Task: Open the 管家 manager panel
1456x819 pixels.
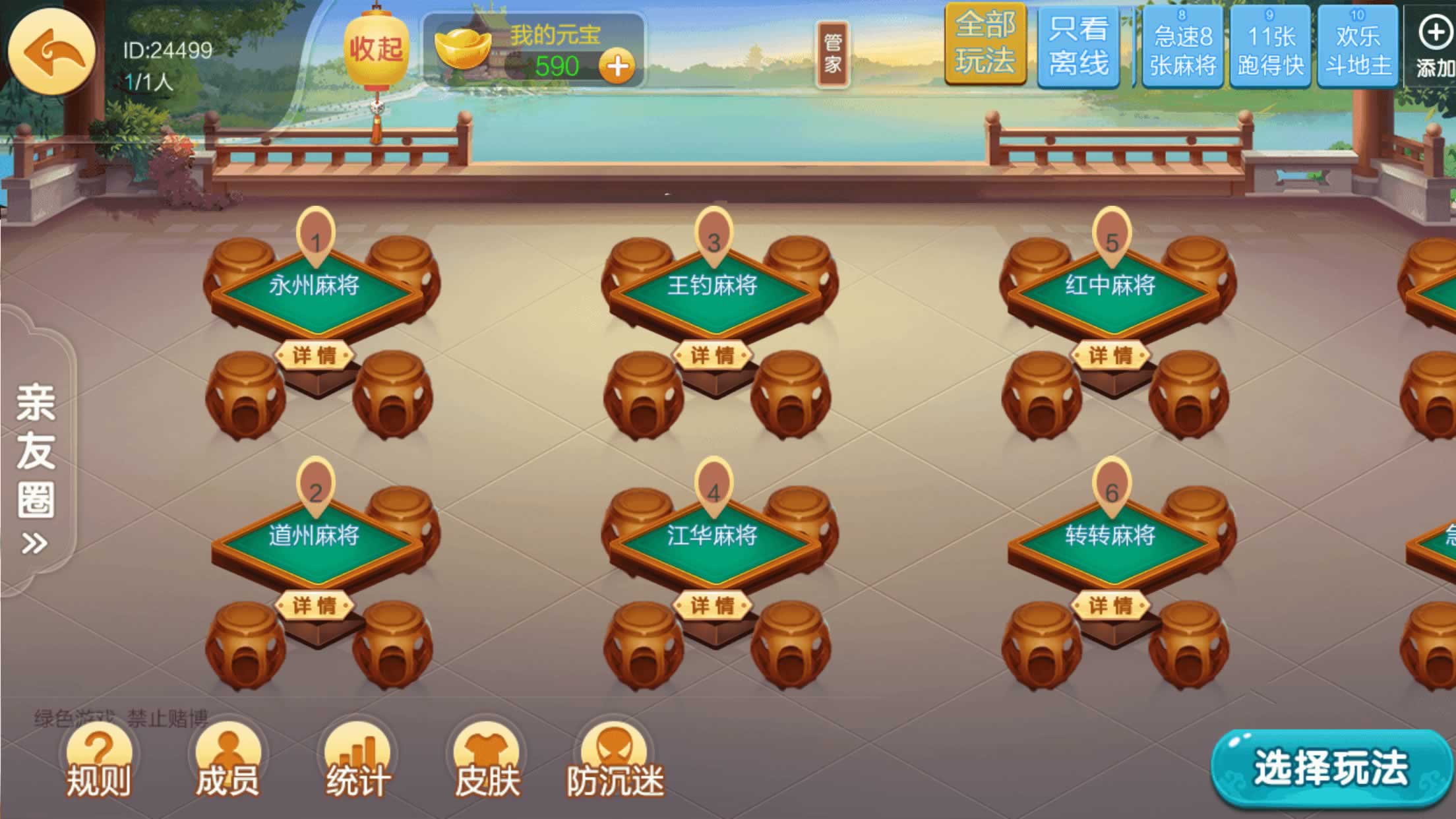Action: 832,54
